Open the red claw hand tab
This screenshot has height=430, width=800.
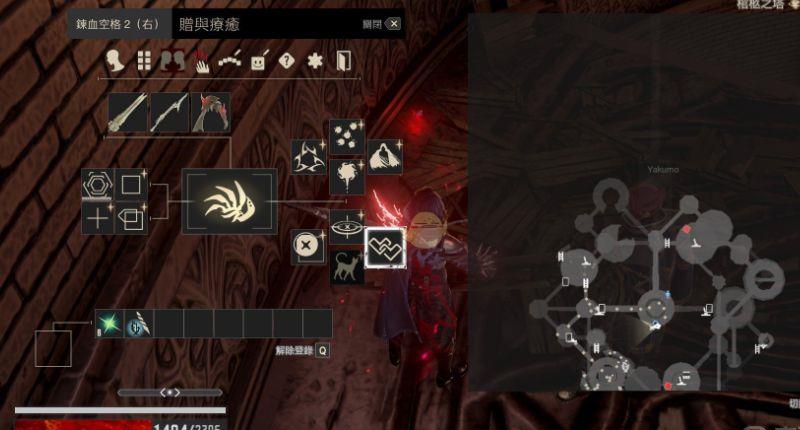pyautogui.click(x=201, y=61)
